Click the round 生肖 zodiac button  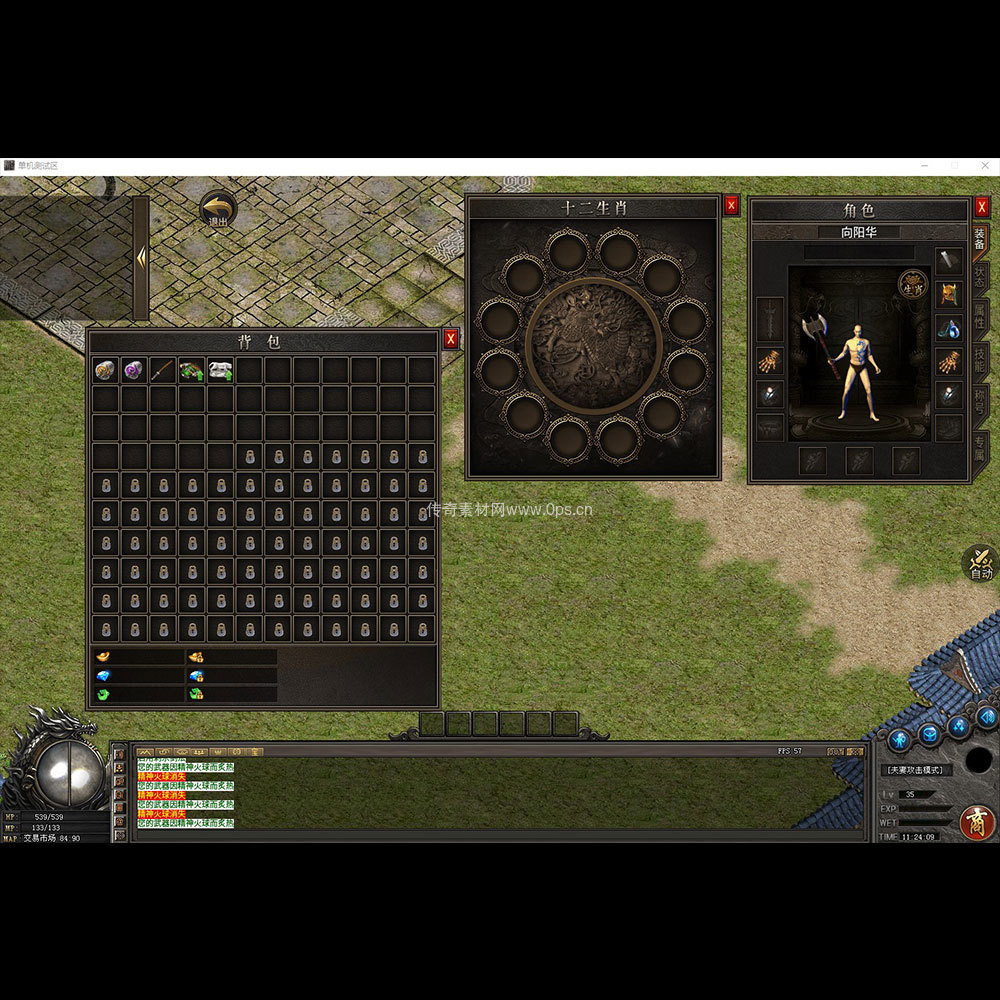click(911, 284)
